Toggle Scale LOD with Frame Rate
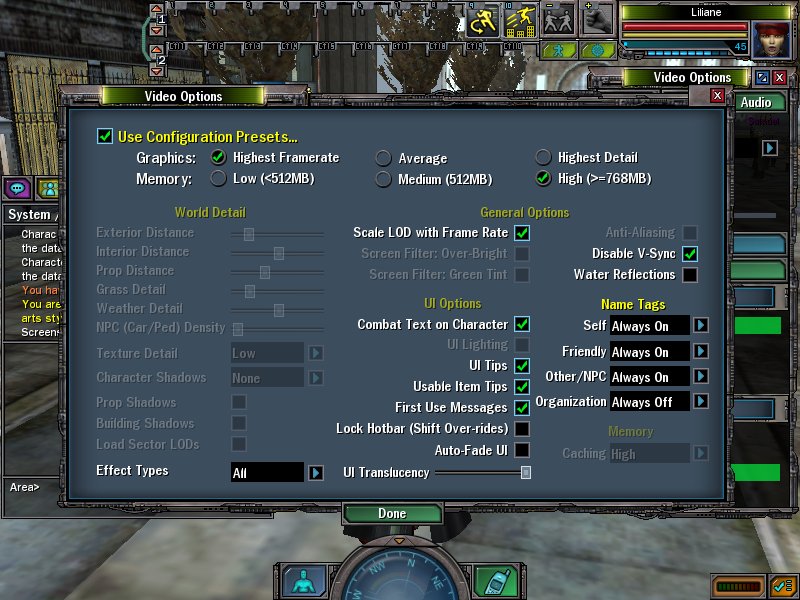Image resolution: width=800 pixels, height=600 pixels. [x=522, y=233]
